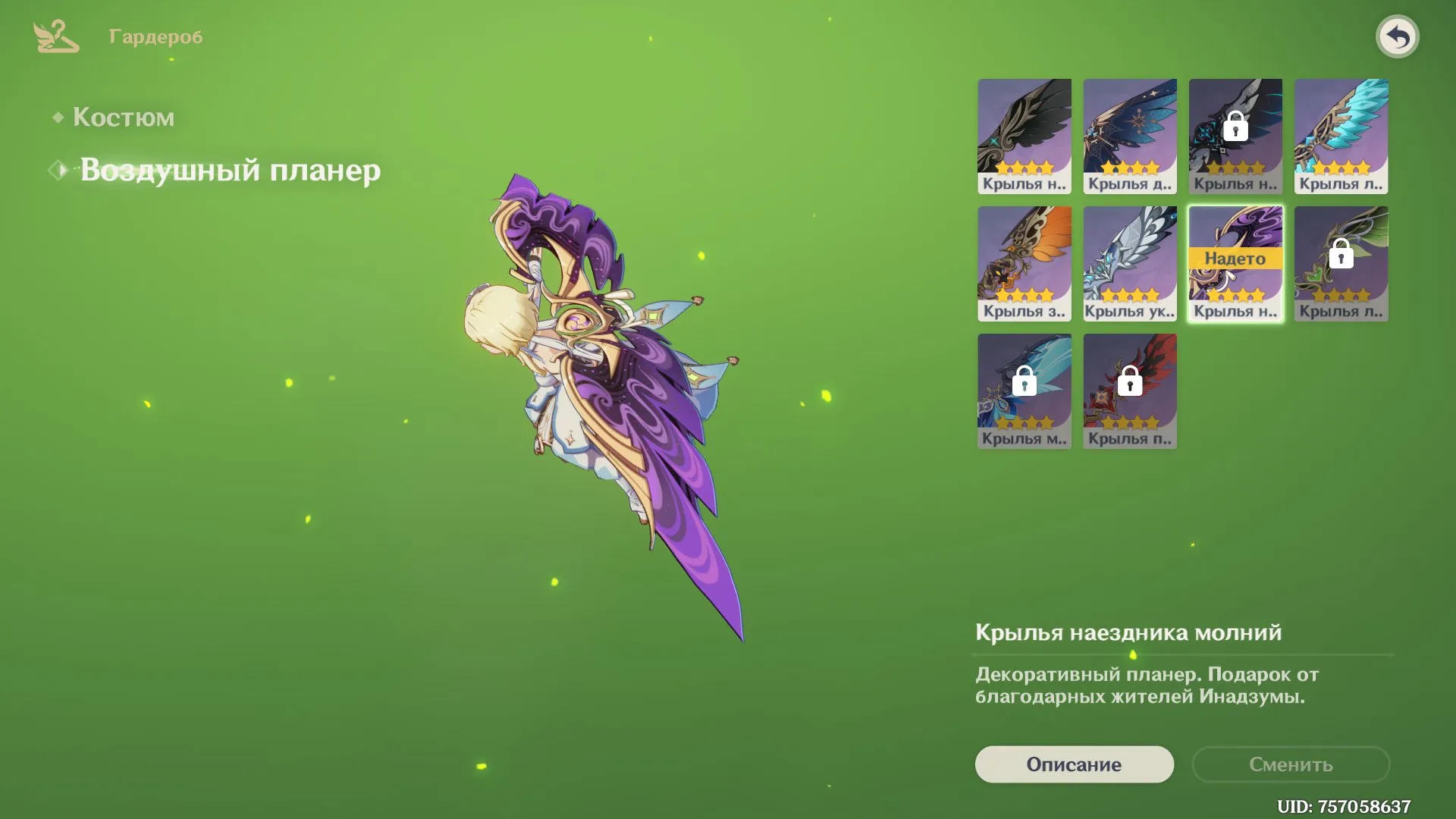Select the silver-white Крылья ук.. glider
This screenshot has height=819, width=1456.
pyautogui.click(x=1129, y=262)
